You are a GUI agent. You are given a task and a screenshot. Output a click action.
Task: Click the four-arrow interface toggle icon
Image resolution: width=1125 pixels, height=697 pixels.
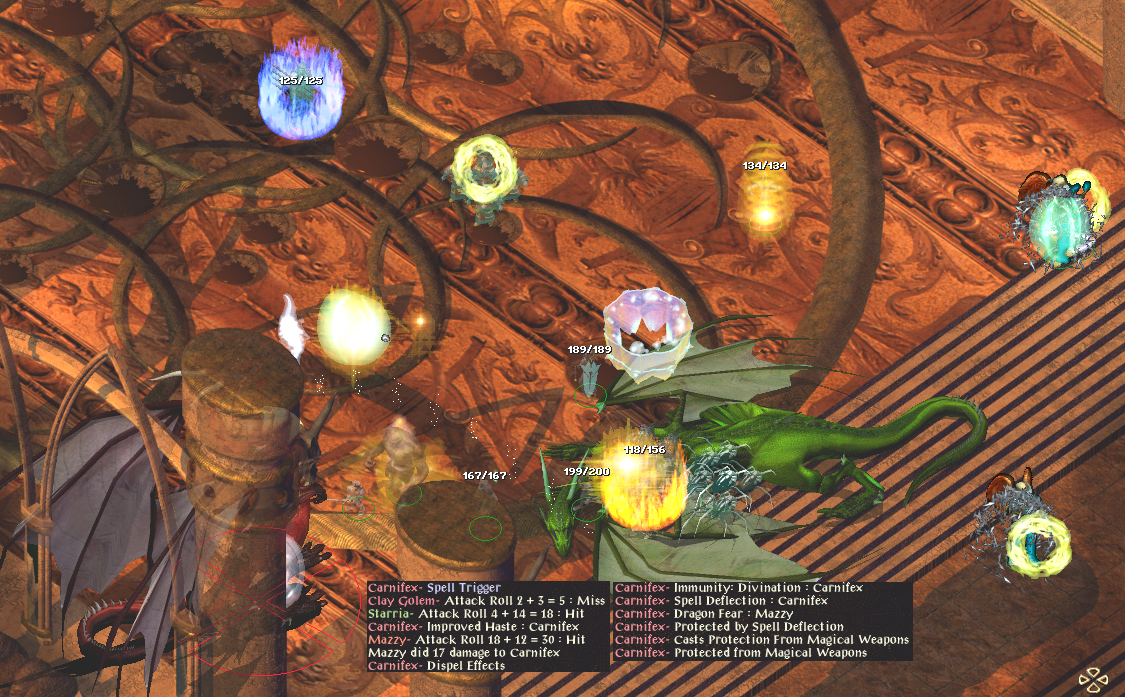[1093, 679]
